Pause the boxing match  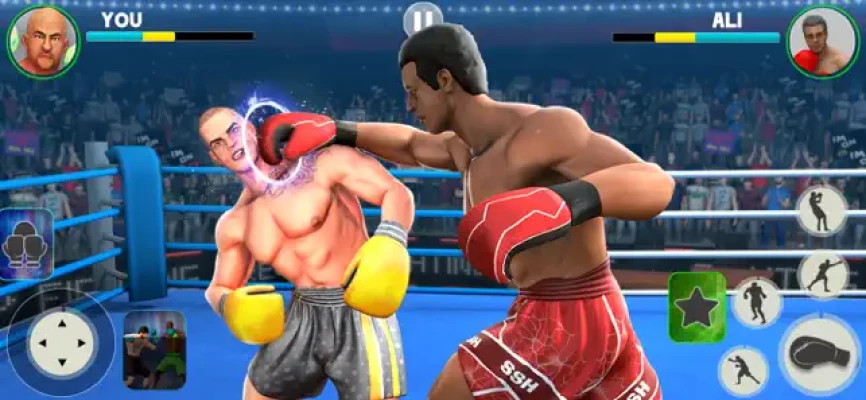click(x=422, y=19)
